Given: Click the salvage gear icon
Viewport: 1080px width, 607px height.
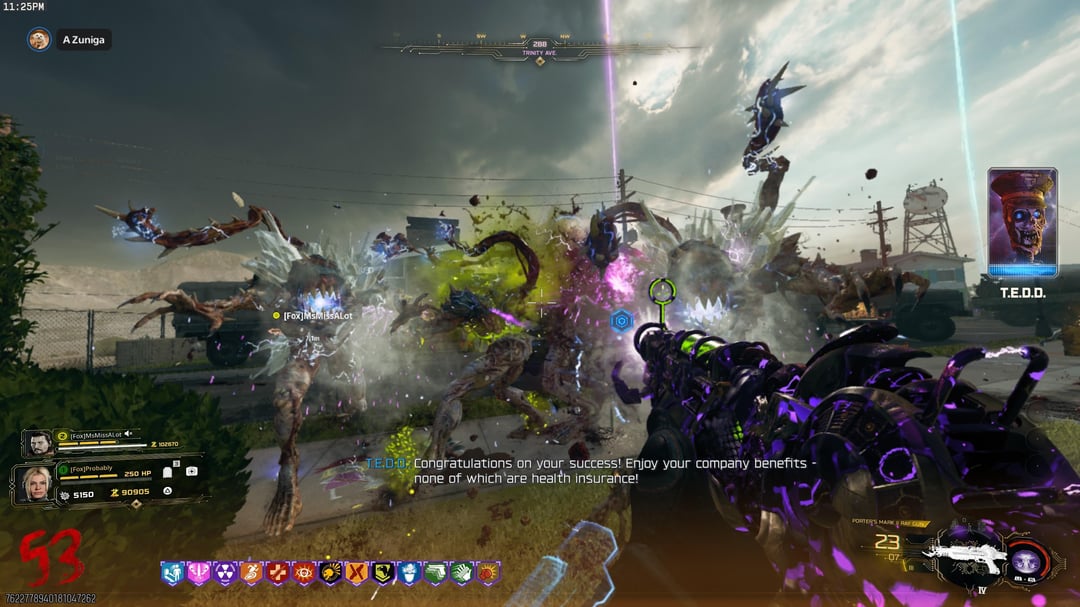Looking at the screenshot, I should click(x=65, y=495).
